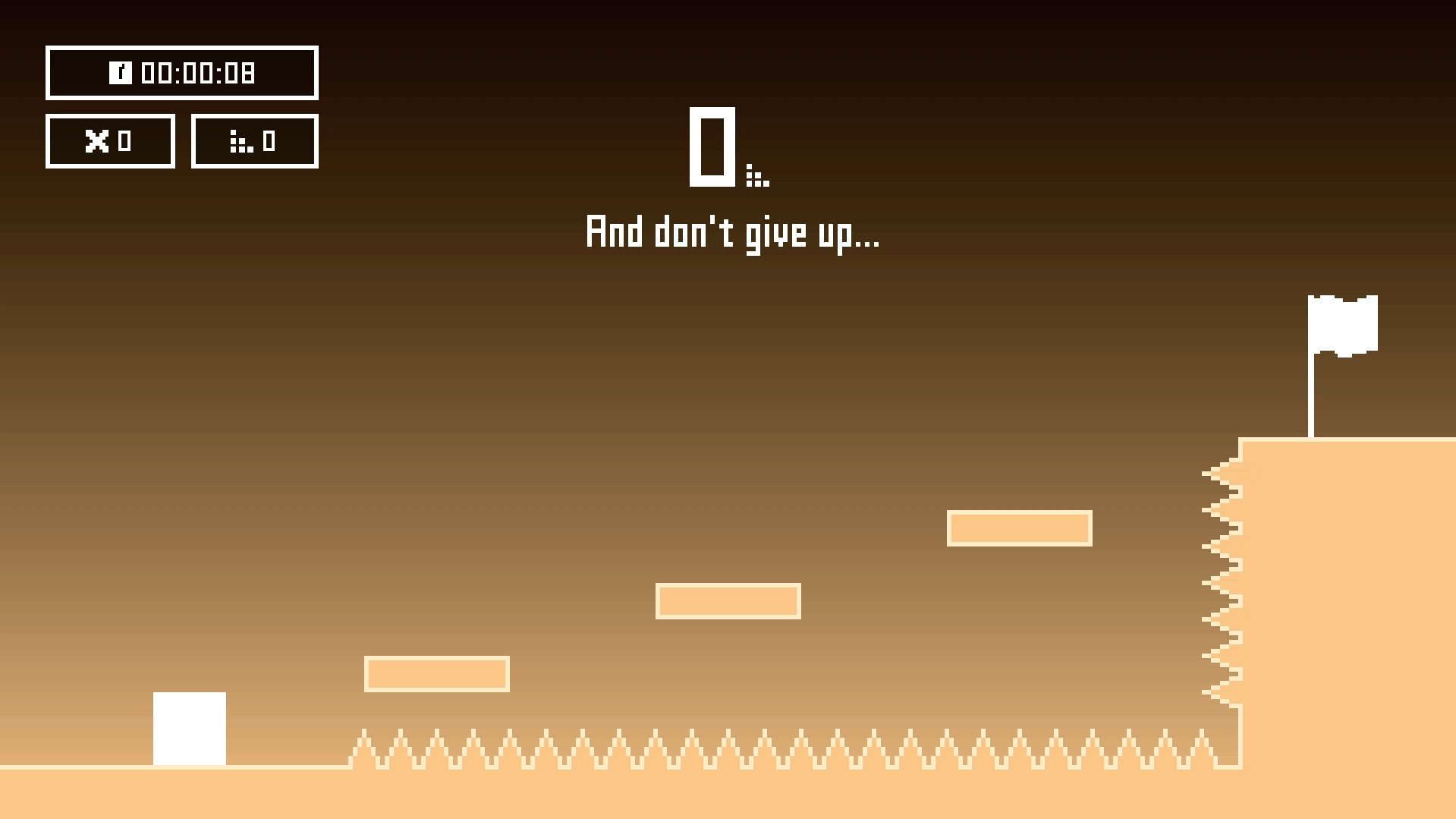The width and height of the screenshot is (1456, 819).
Task: Click the highest floating platform near the spikes
Action: click(x=1019, y=528)
